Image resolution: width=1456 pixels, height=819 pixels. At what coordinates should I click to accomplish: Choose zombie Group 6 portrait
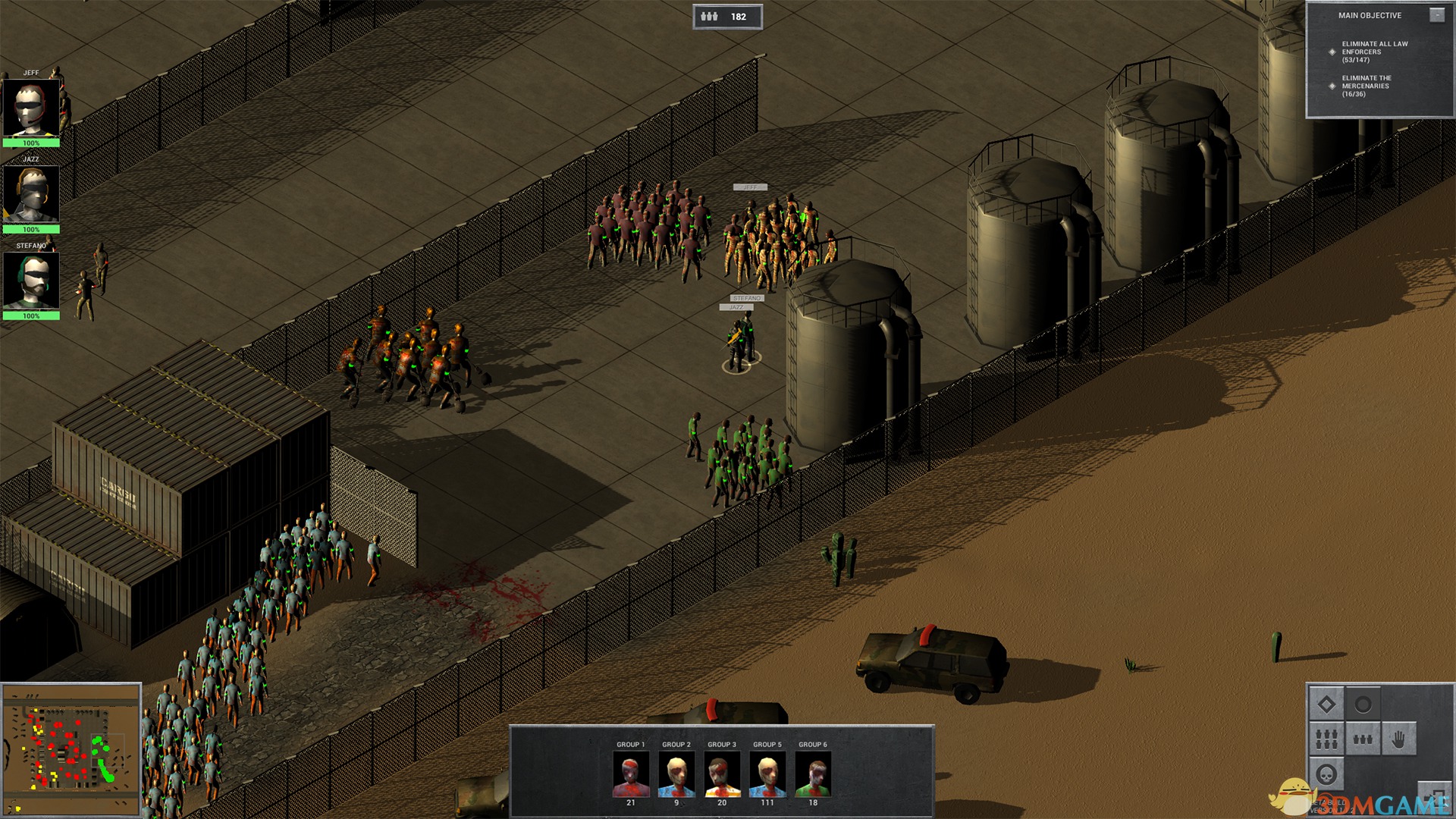813,774
